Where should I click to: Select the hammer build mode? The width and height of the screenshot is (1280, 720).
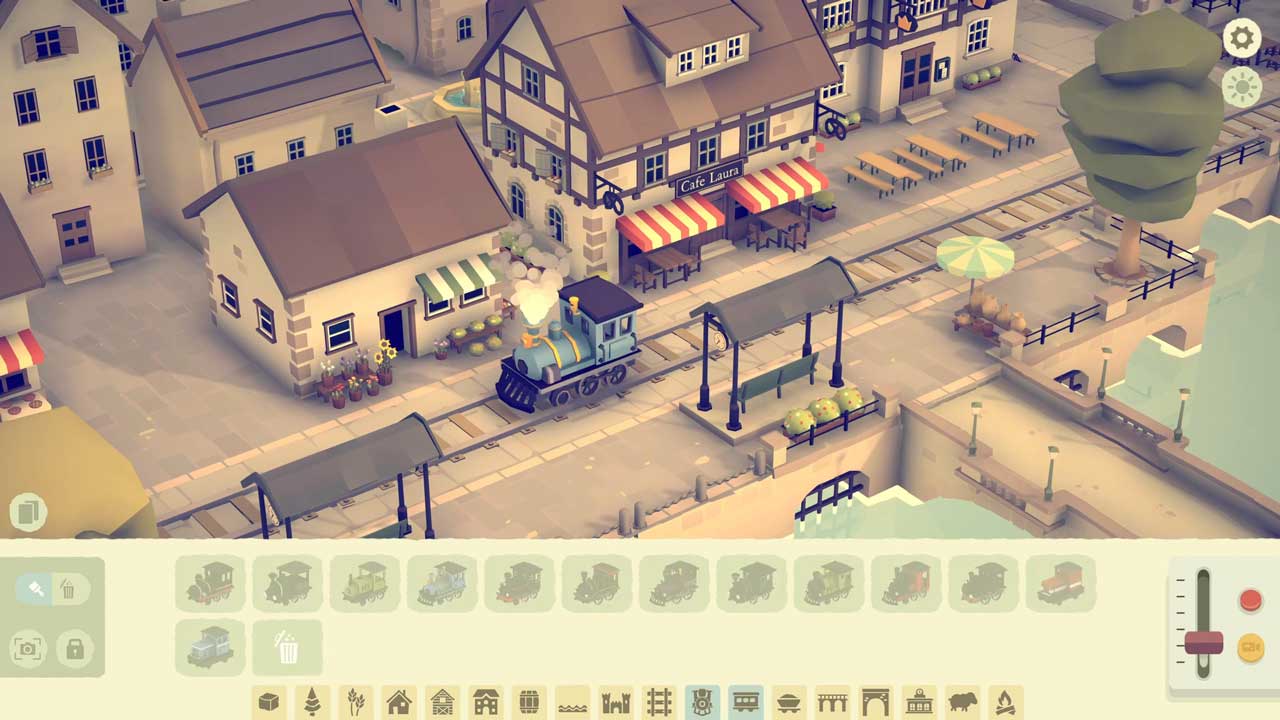tap(34, 589)
